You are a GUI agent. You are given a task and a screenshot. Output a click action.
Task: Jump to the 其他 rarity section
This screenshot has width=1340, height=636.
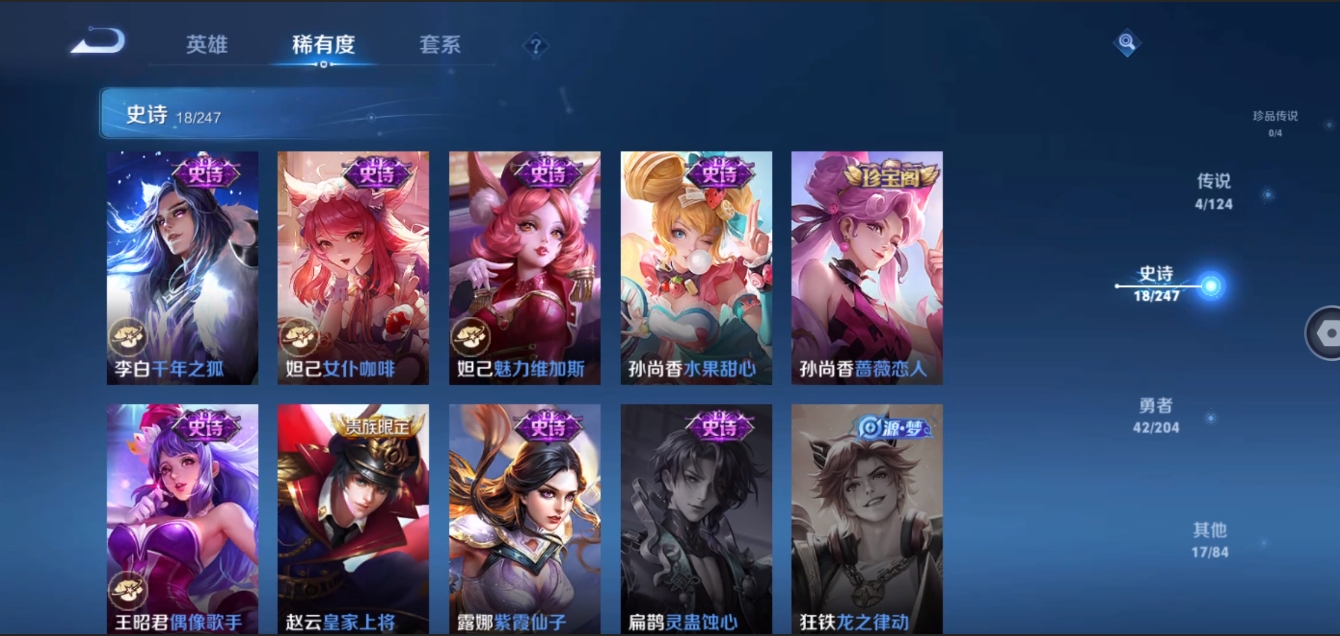(1209, 539)
